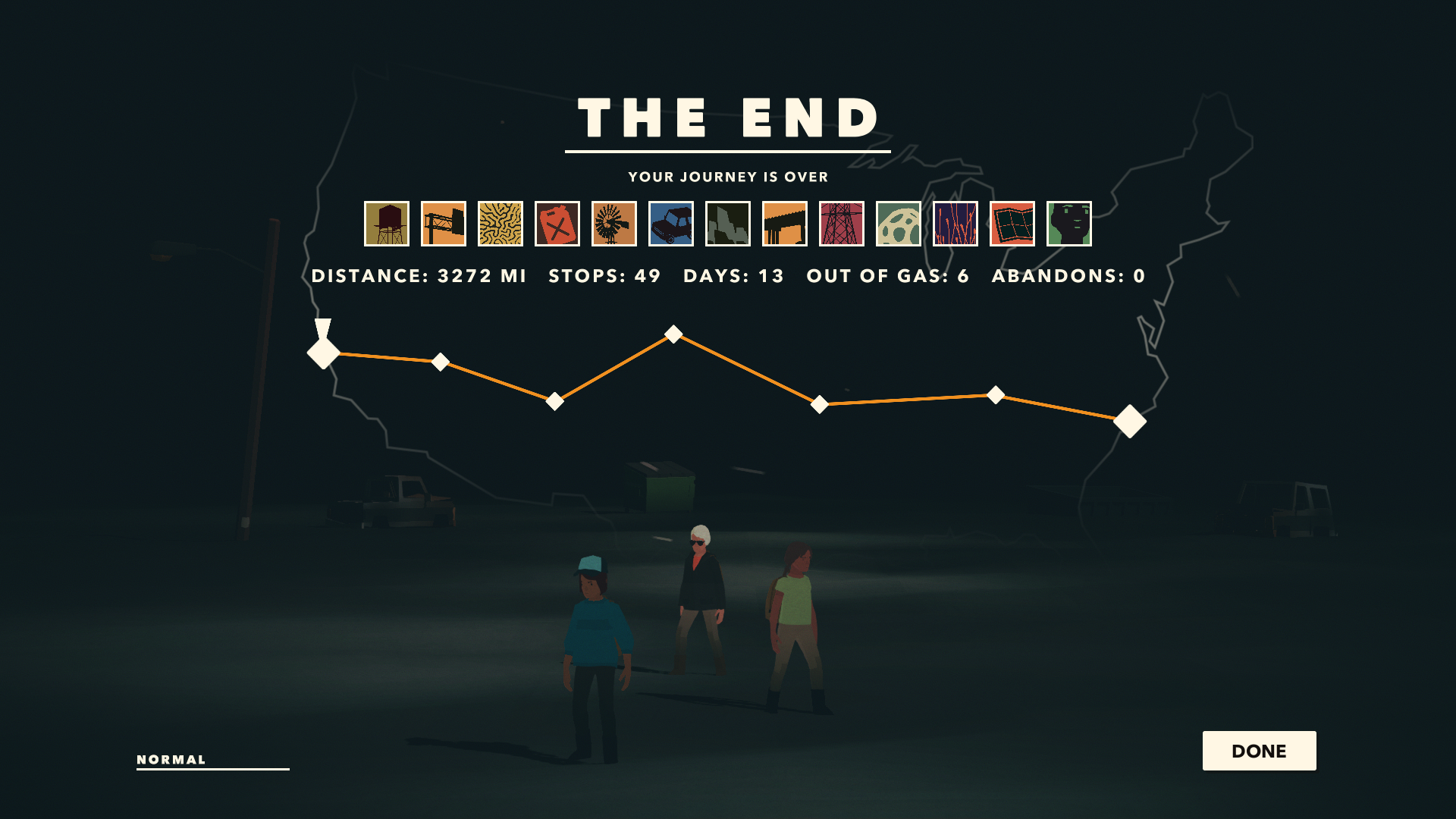Select the highest route diamond marker
The width and height of the screenshot is (1456, 819).
pos(673,334)
